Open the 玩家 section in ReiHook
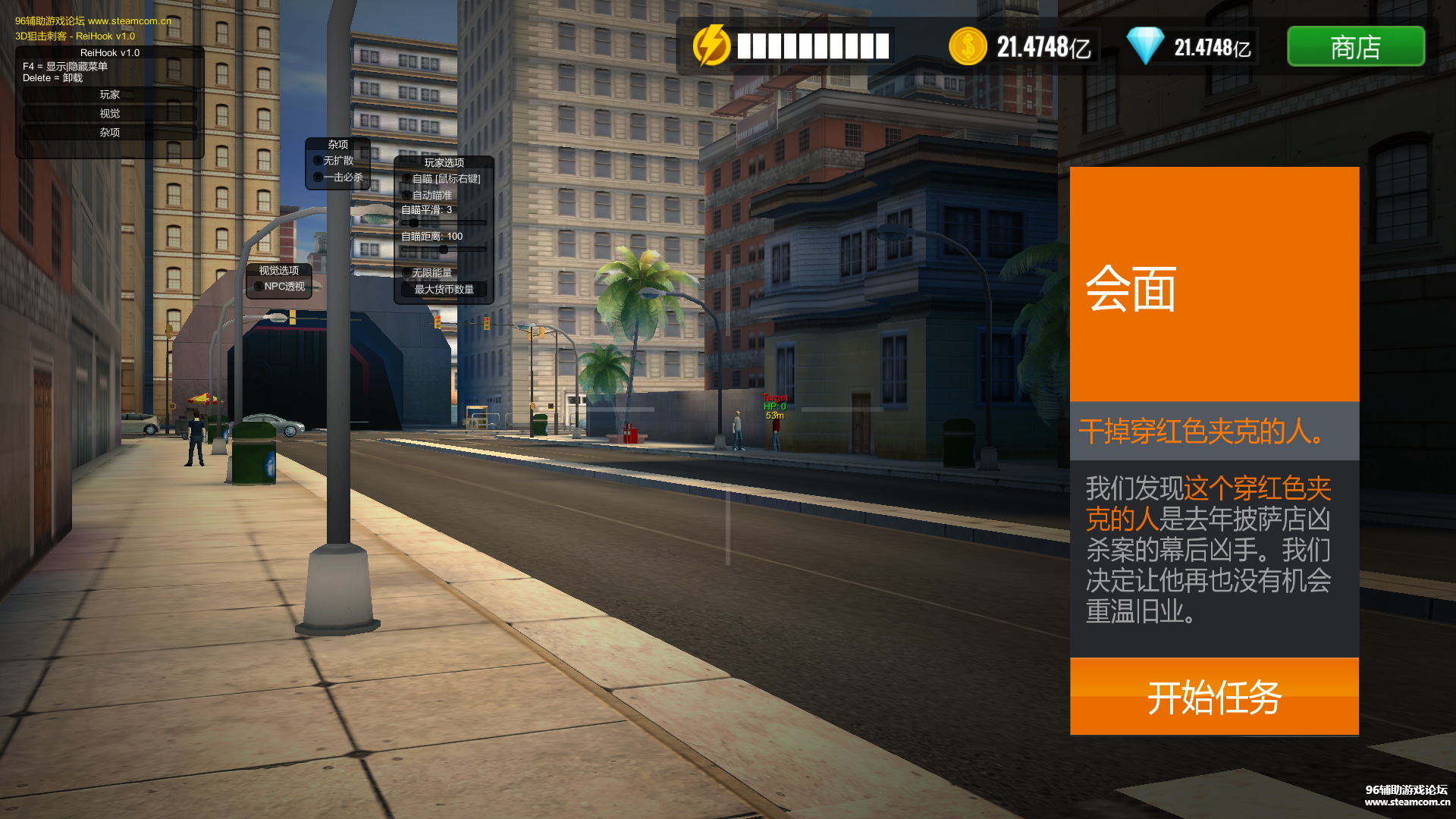The image size is (1456, 819). point(110,95)
